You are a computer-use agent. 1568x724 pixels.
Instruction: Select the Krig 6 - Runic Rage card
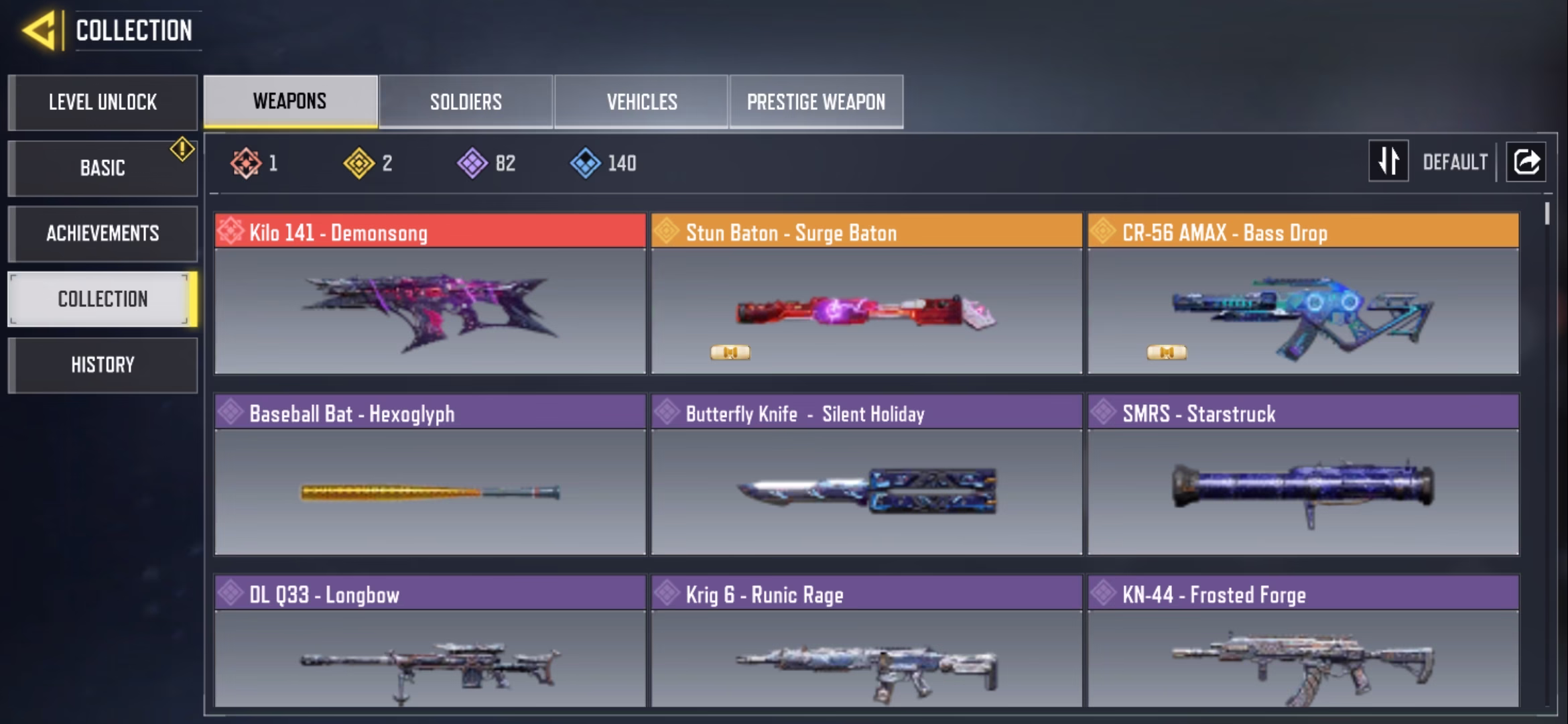pyautogui.click(x=866, y=642)
